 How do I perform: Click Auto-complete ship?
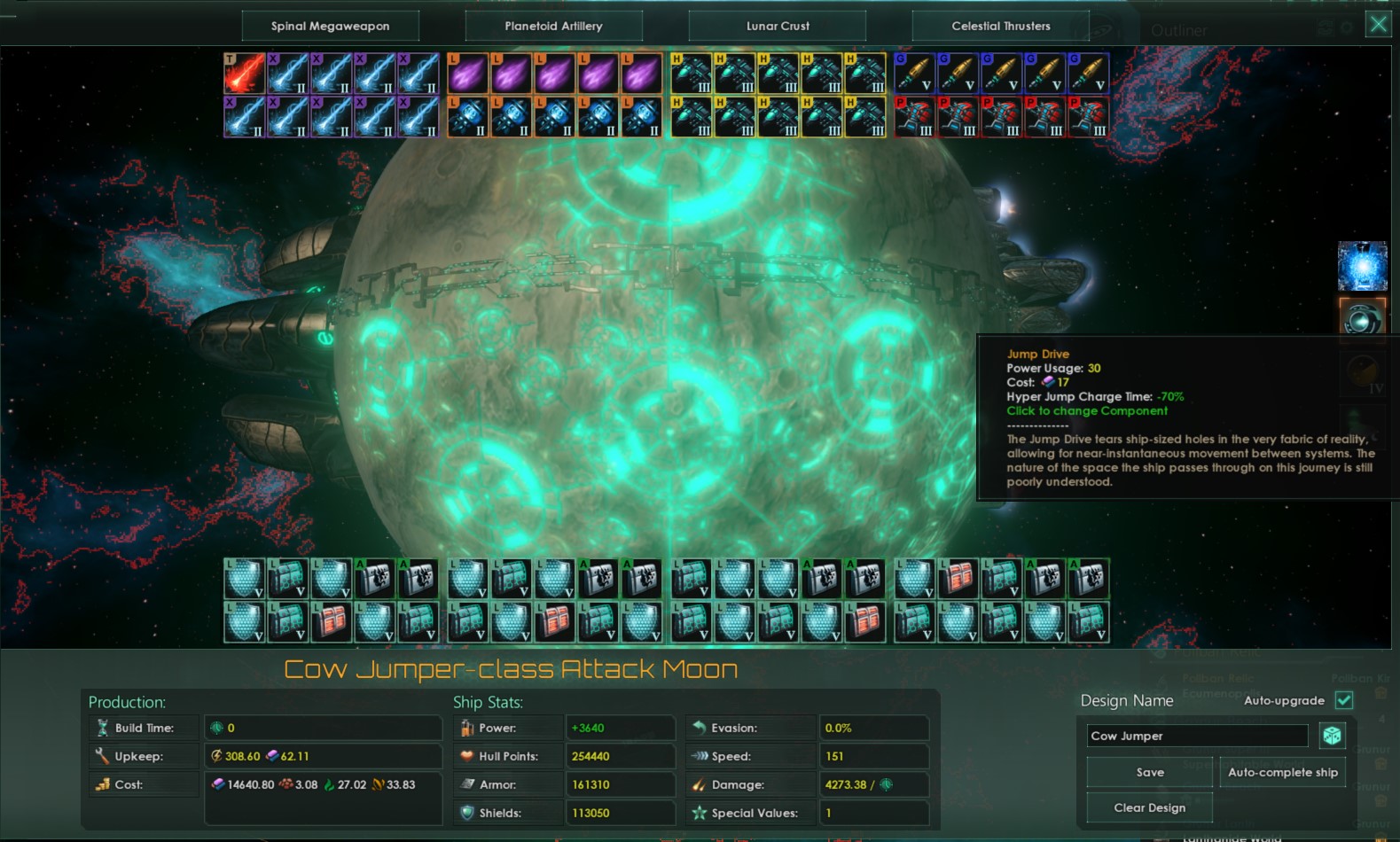1282,772
